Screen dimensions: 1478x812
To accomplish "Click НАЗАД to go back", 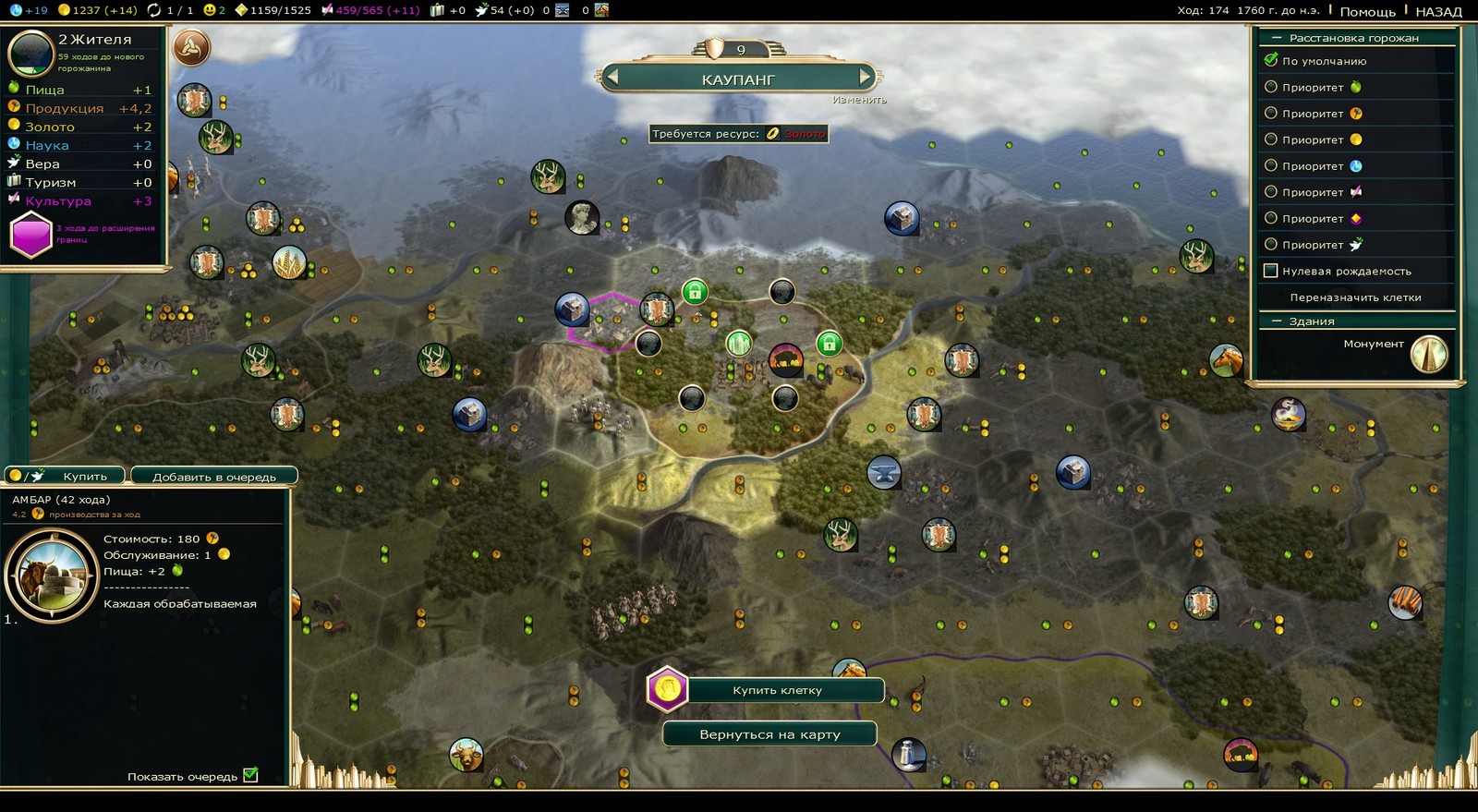I will tap(1438, 11).
